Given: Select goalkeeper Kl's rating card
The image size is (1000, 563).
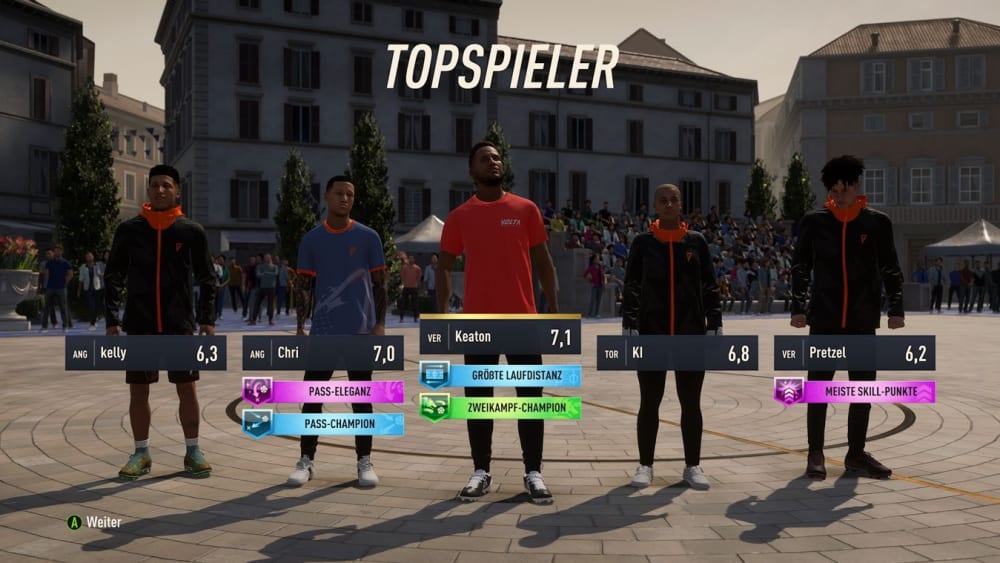Looking at the screenshot, I should pos(677,353).
